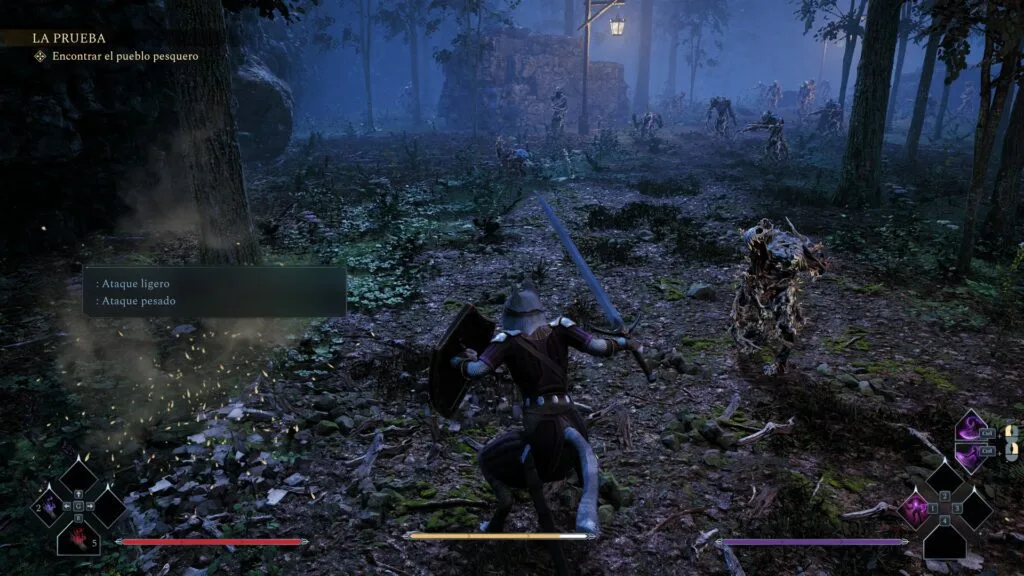This screenshot has height=576, width=1024.
Task: Activate the purple spiral spell in slot 1
Action: click(x=914, y=507)
